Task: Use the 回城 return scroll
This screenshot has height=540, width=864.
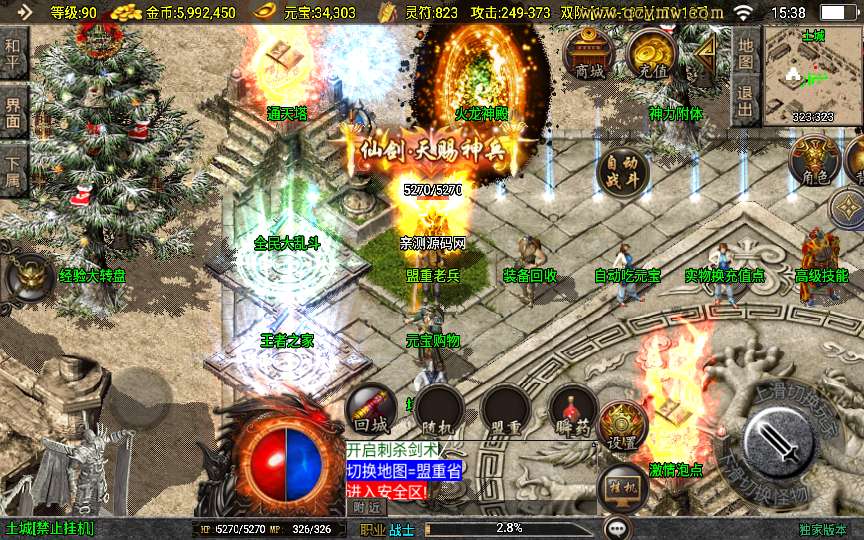Action: [370, 409]
